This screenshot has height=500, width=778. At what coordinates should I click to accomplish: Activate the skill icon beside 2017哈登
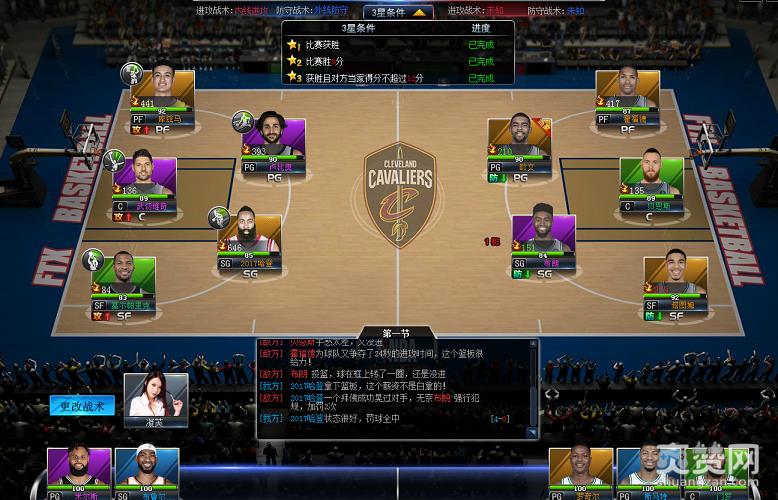(x=219, y=218)
